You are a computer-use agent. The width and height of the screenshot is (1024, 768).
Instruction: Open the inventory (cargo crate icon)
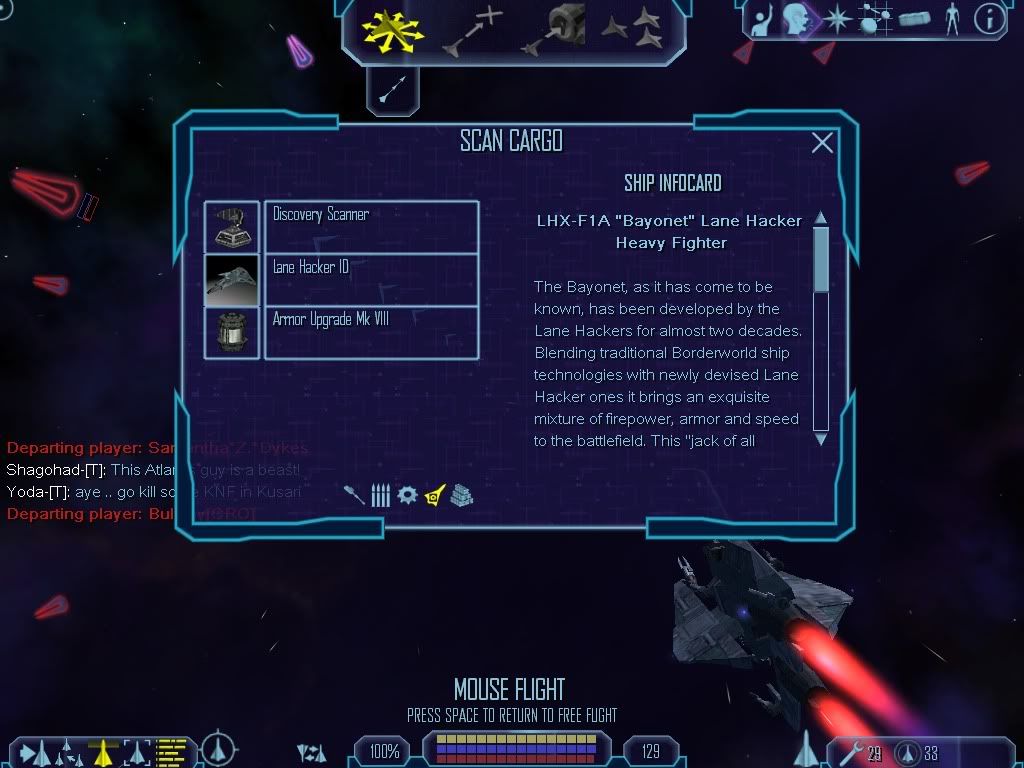tap(915, 18)
